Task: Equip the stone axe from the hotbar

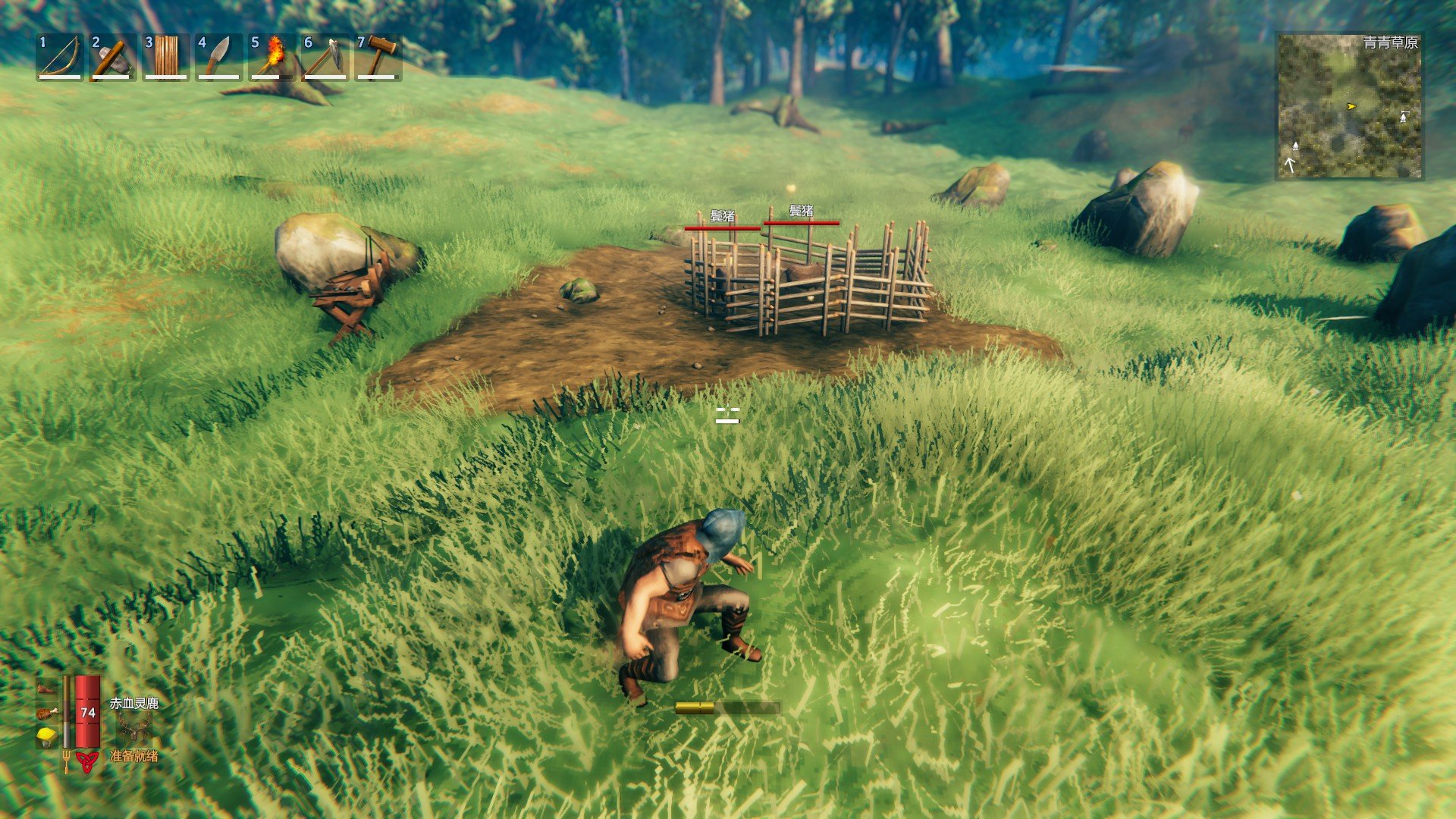Action: click(x=113, y=57)
